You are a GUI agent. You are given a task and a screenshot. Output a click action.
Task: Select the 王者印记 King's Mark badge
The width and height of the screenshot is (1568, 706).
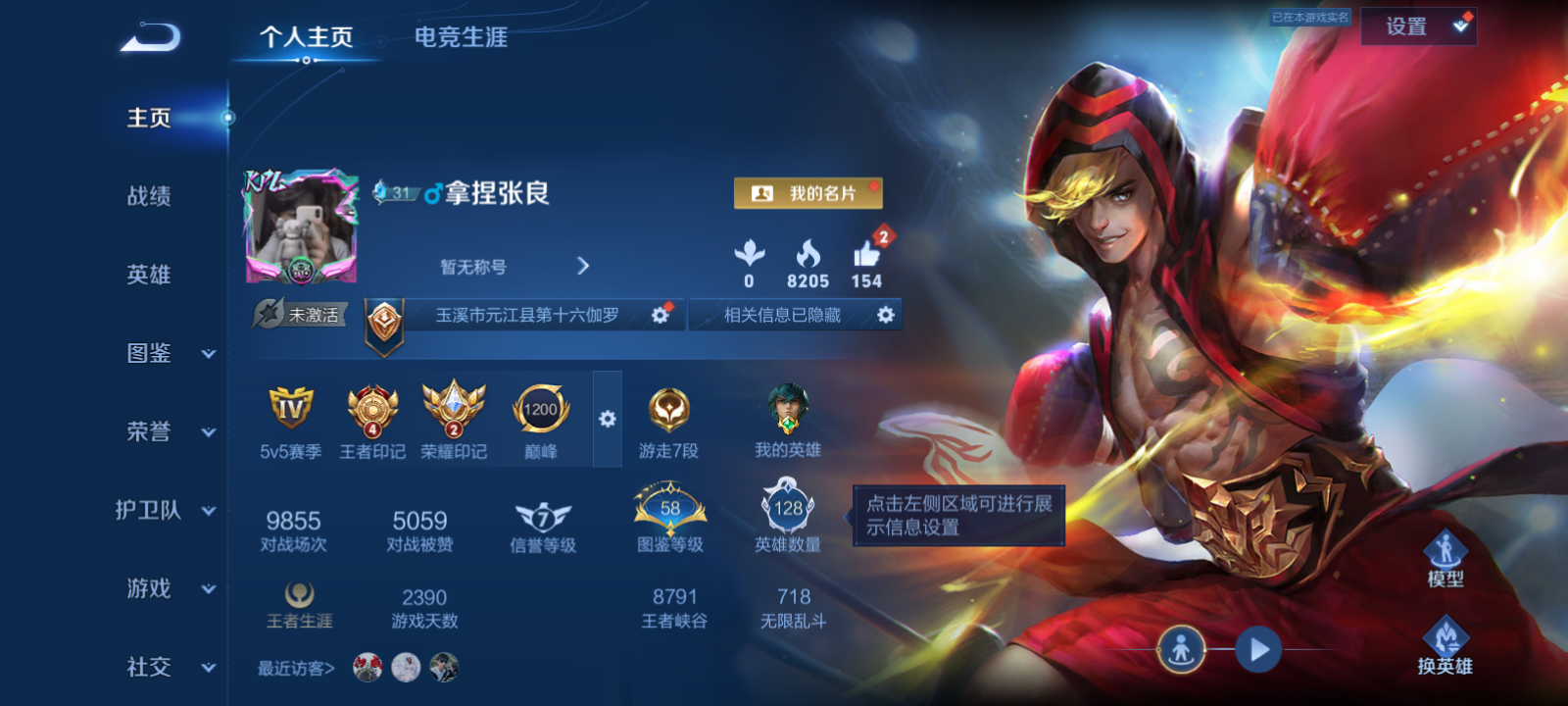370,412
